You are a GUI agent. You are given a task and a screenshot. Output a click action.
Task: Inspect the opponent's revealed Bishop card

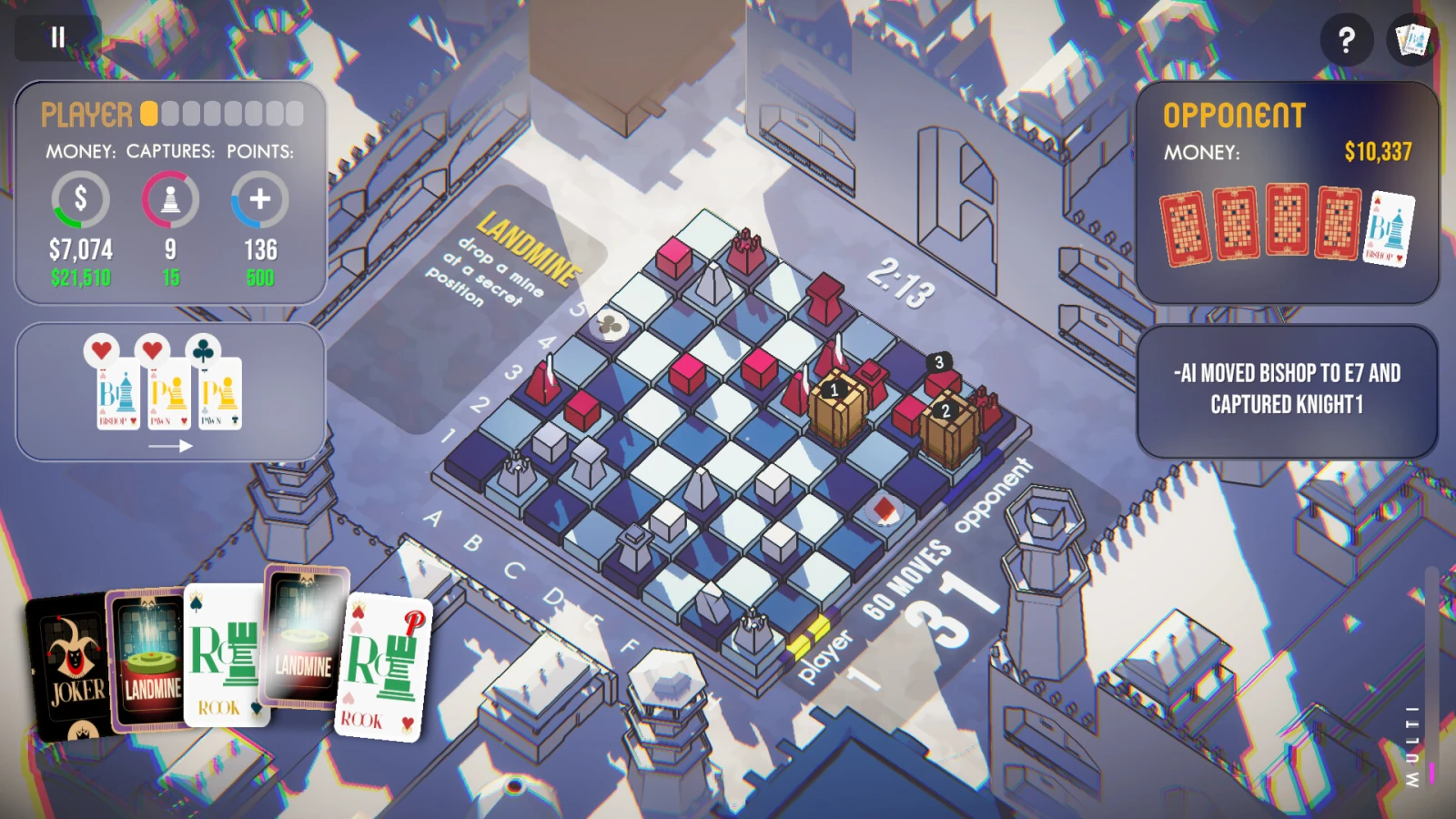click(1390, 227)
